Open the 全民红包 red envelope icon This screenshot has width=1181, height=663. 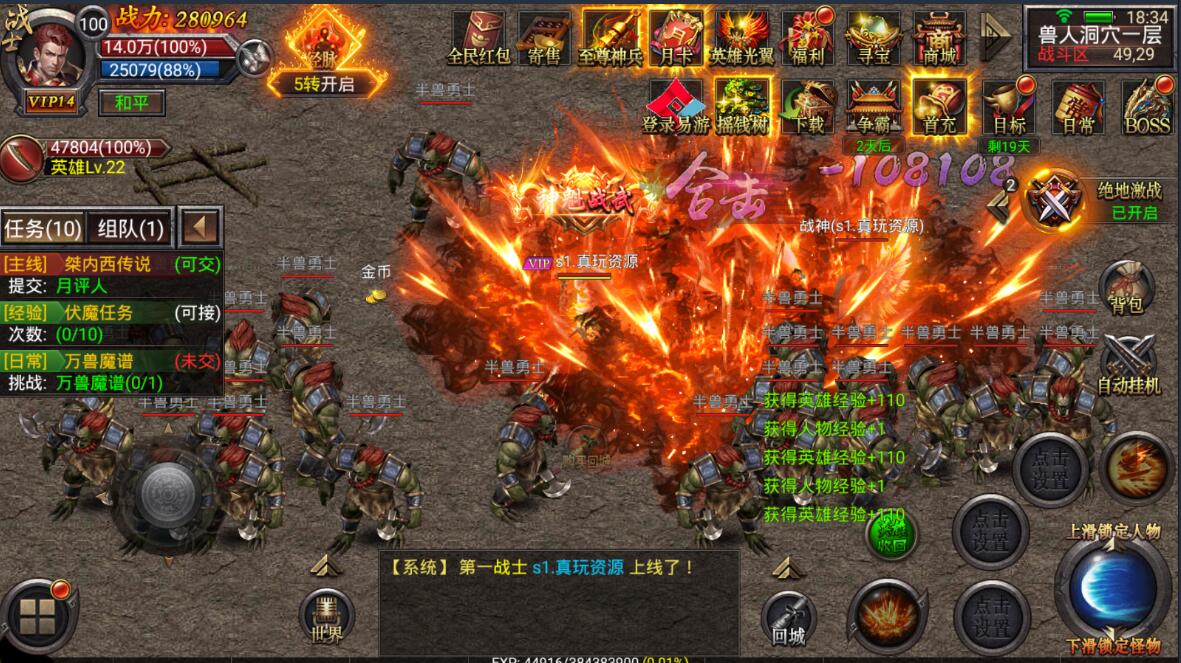click(478, 37)
